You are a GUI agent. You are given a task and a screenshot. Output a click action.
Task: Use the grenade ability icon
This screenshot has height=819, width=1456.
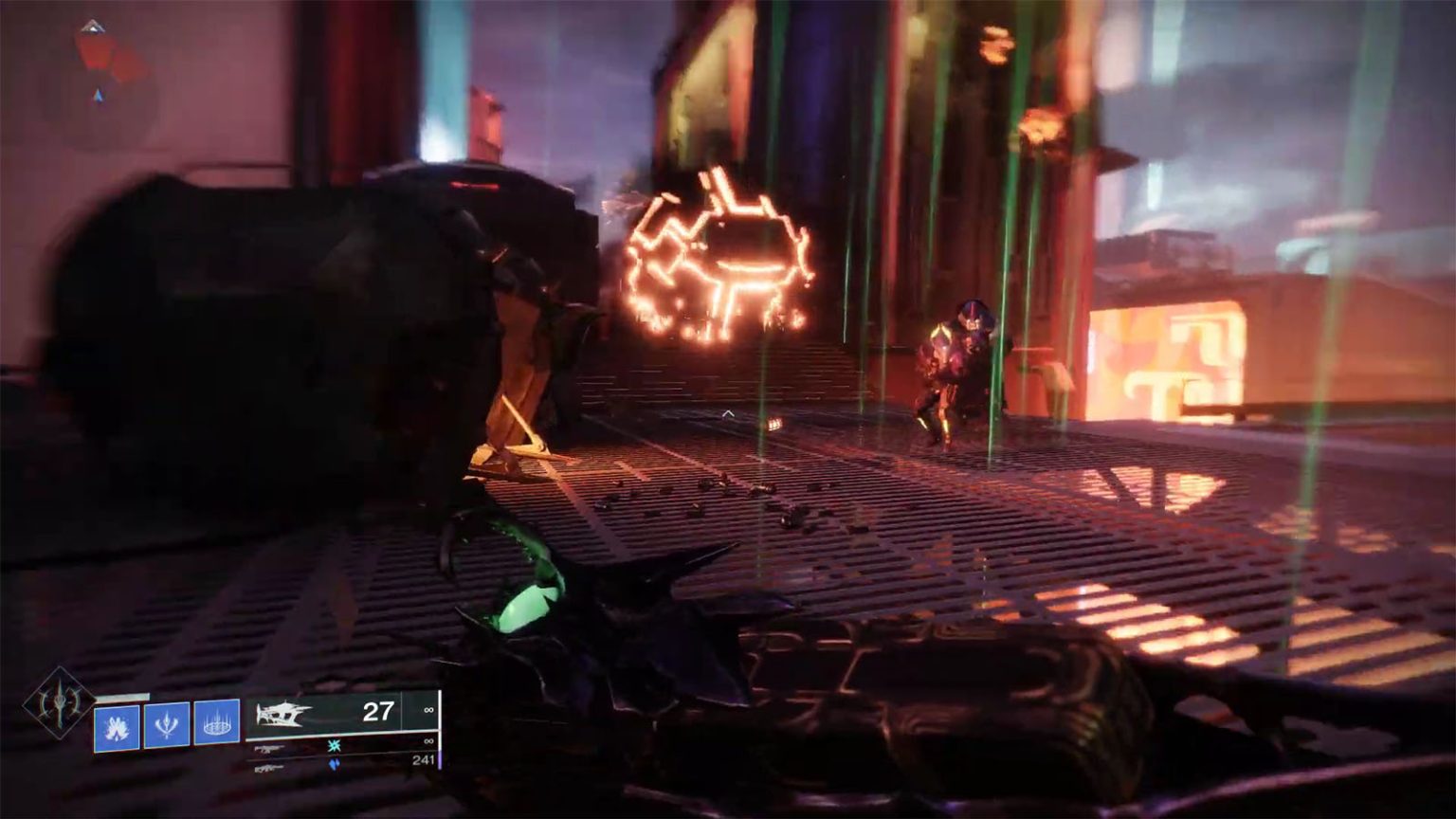click(117, 728)
